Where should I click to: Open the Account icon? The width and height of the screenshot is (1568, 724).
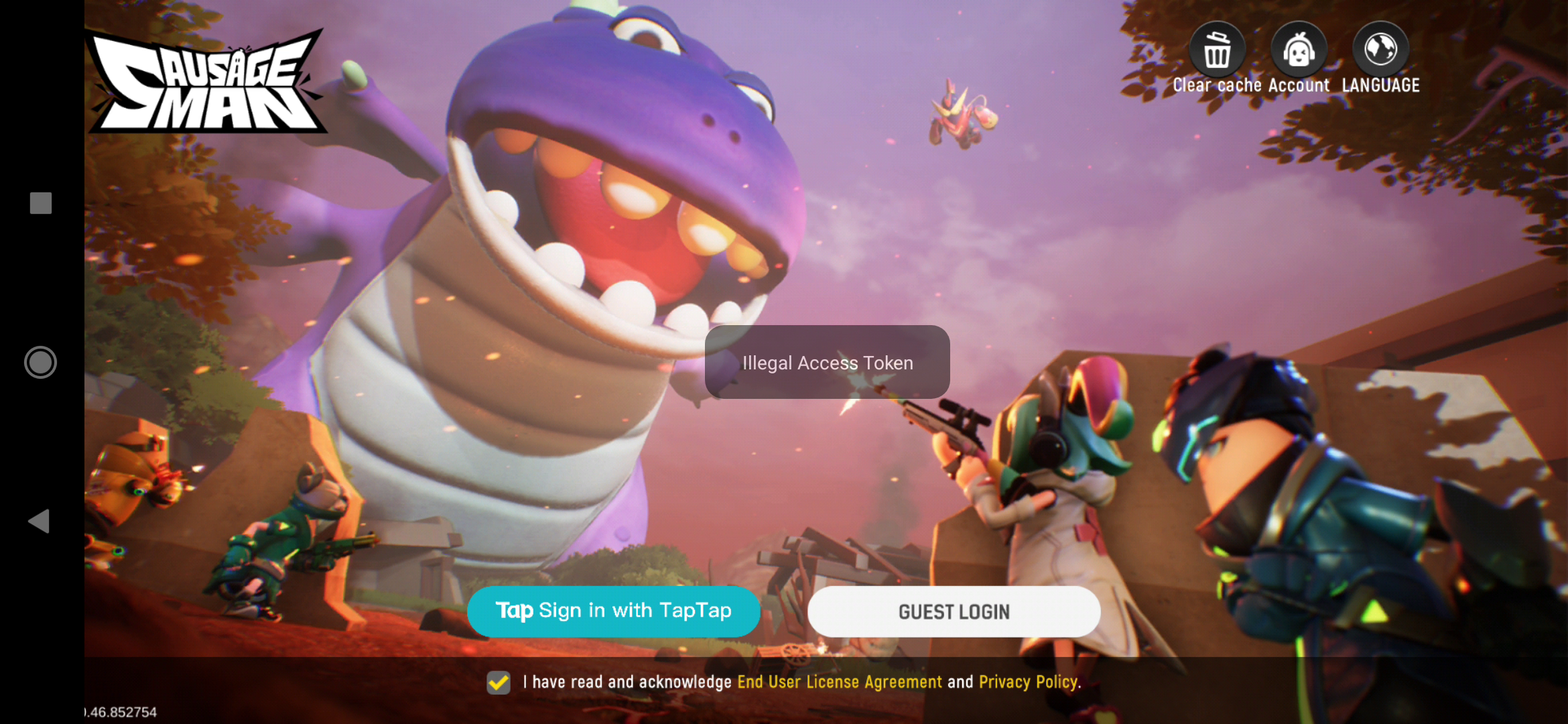click(1299, 51)
